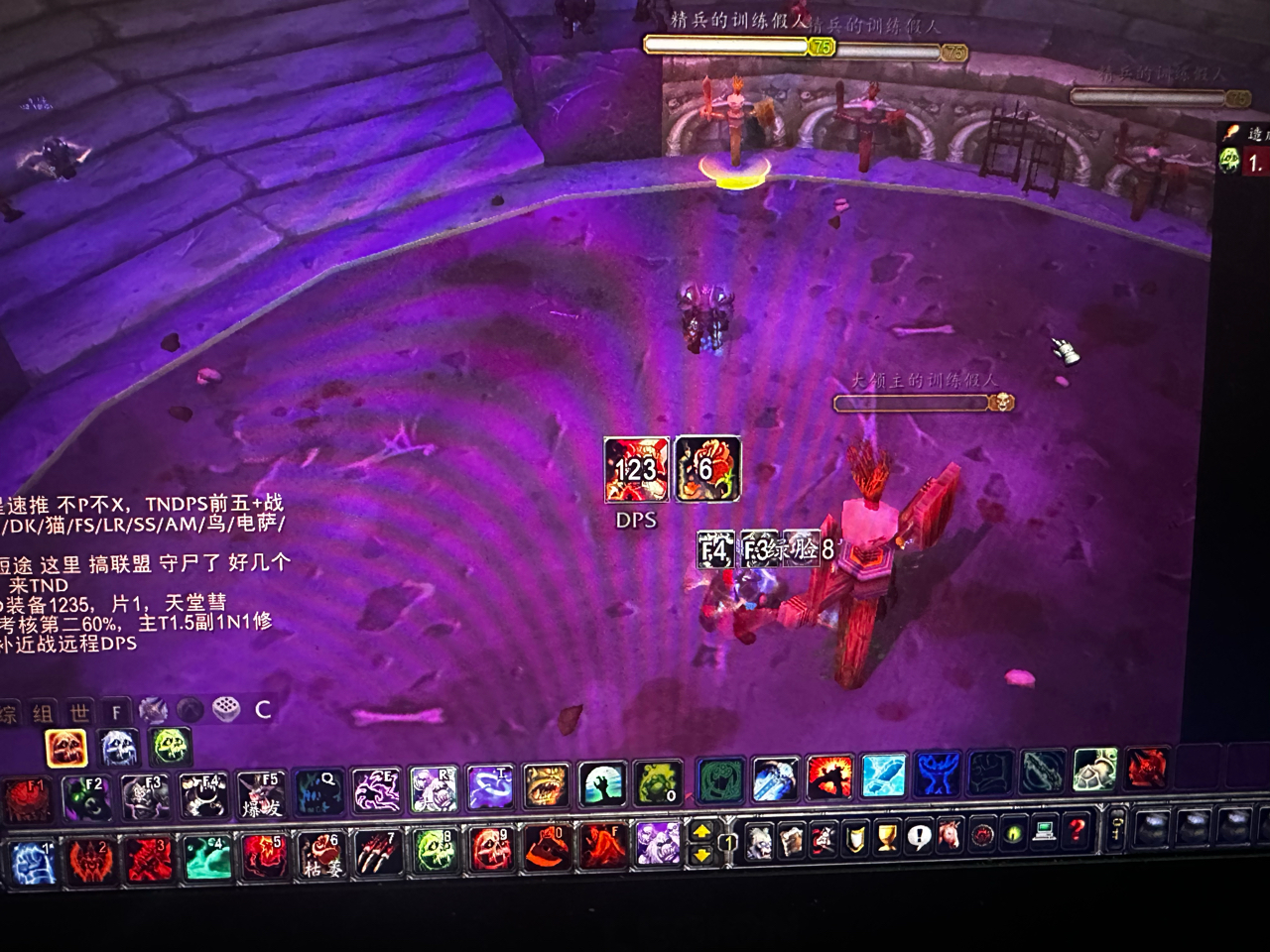Screen dimensions: 1270x952
Task: Click the horse head mount icon
Action: pyautogui.click(x=949, y=842)
